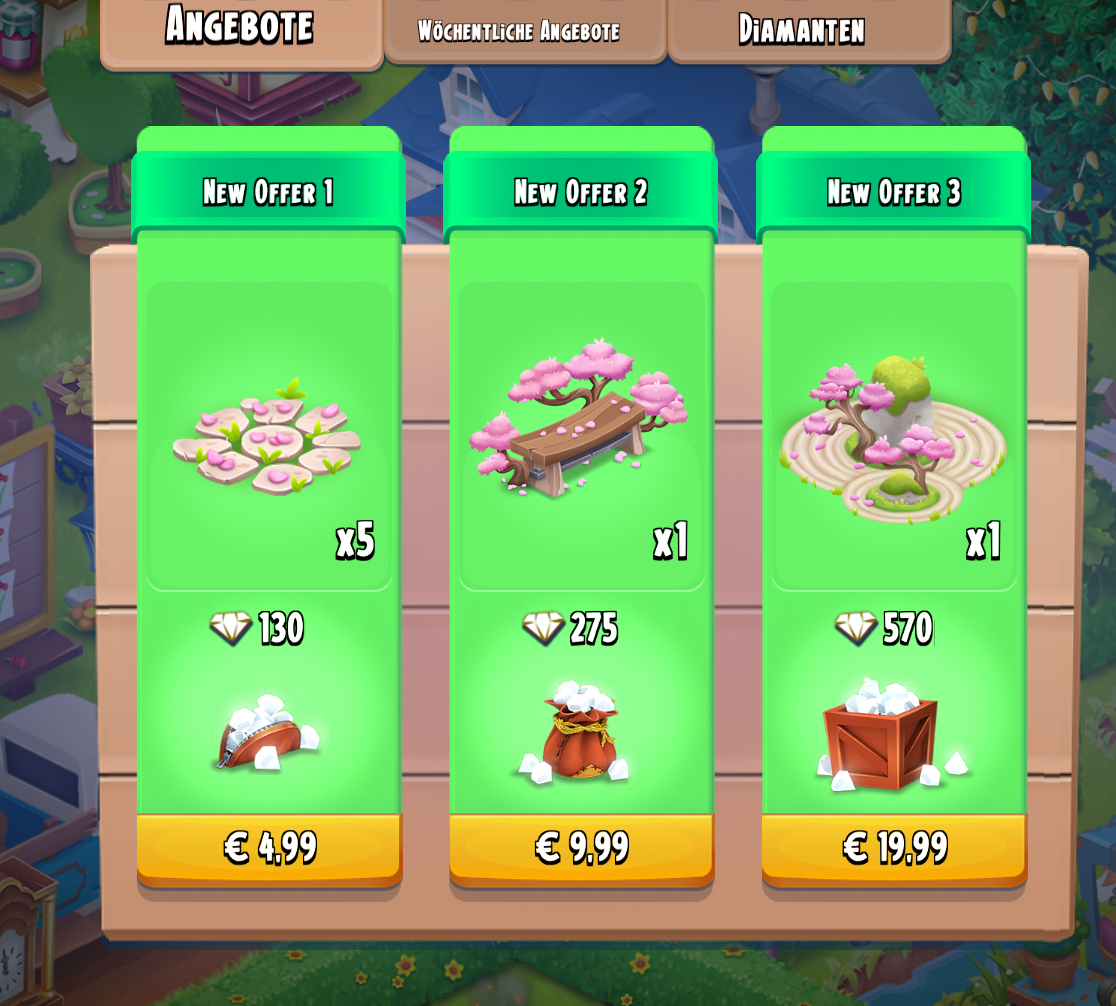Select the pink stone path decoration
The height and width of the screenshot is (1006, 1116).
click(267, 440)
